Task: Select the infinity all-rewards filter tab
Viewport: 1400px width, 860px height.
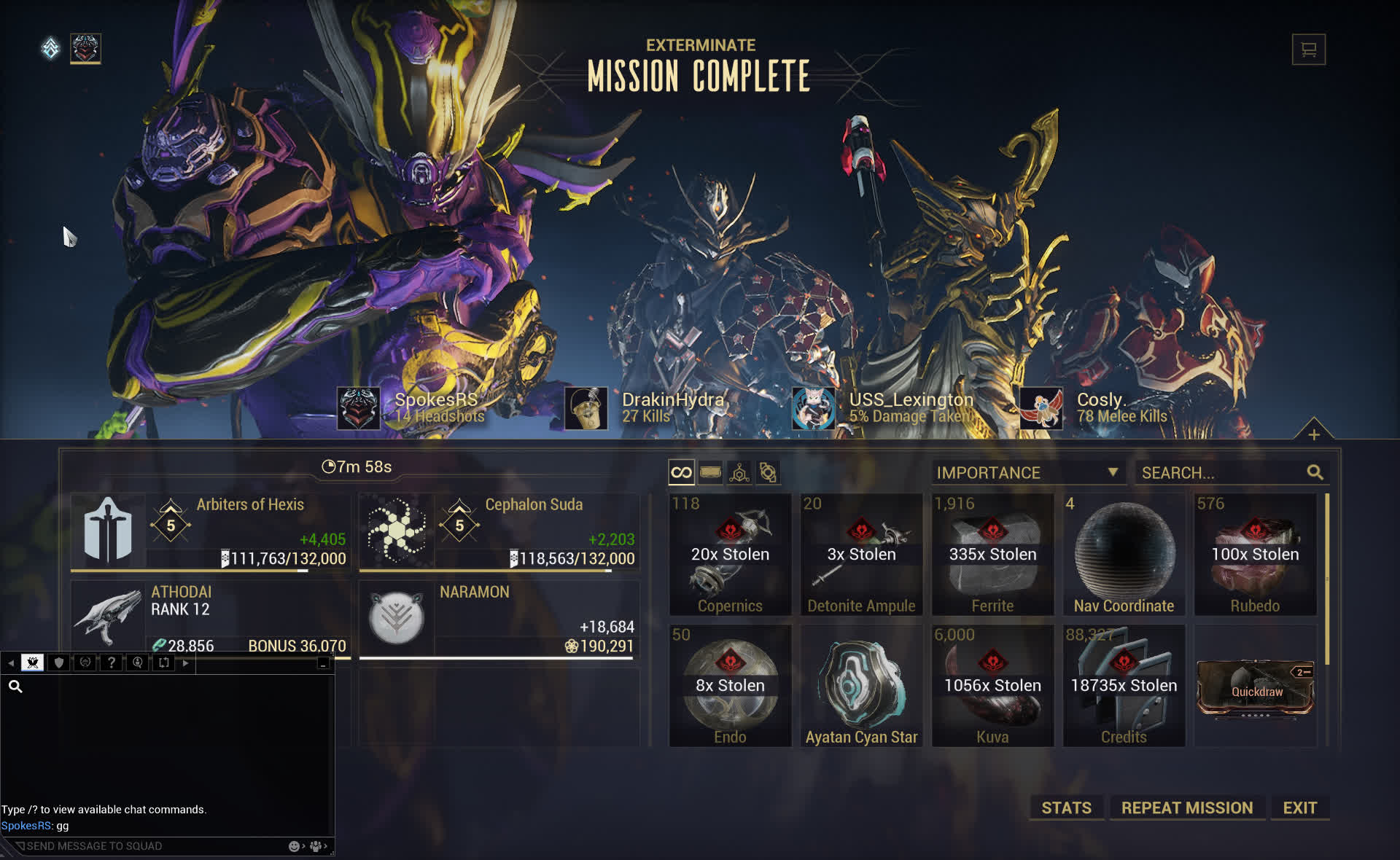Action: [681, 473]
